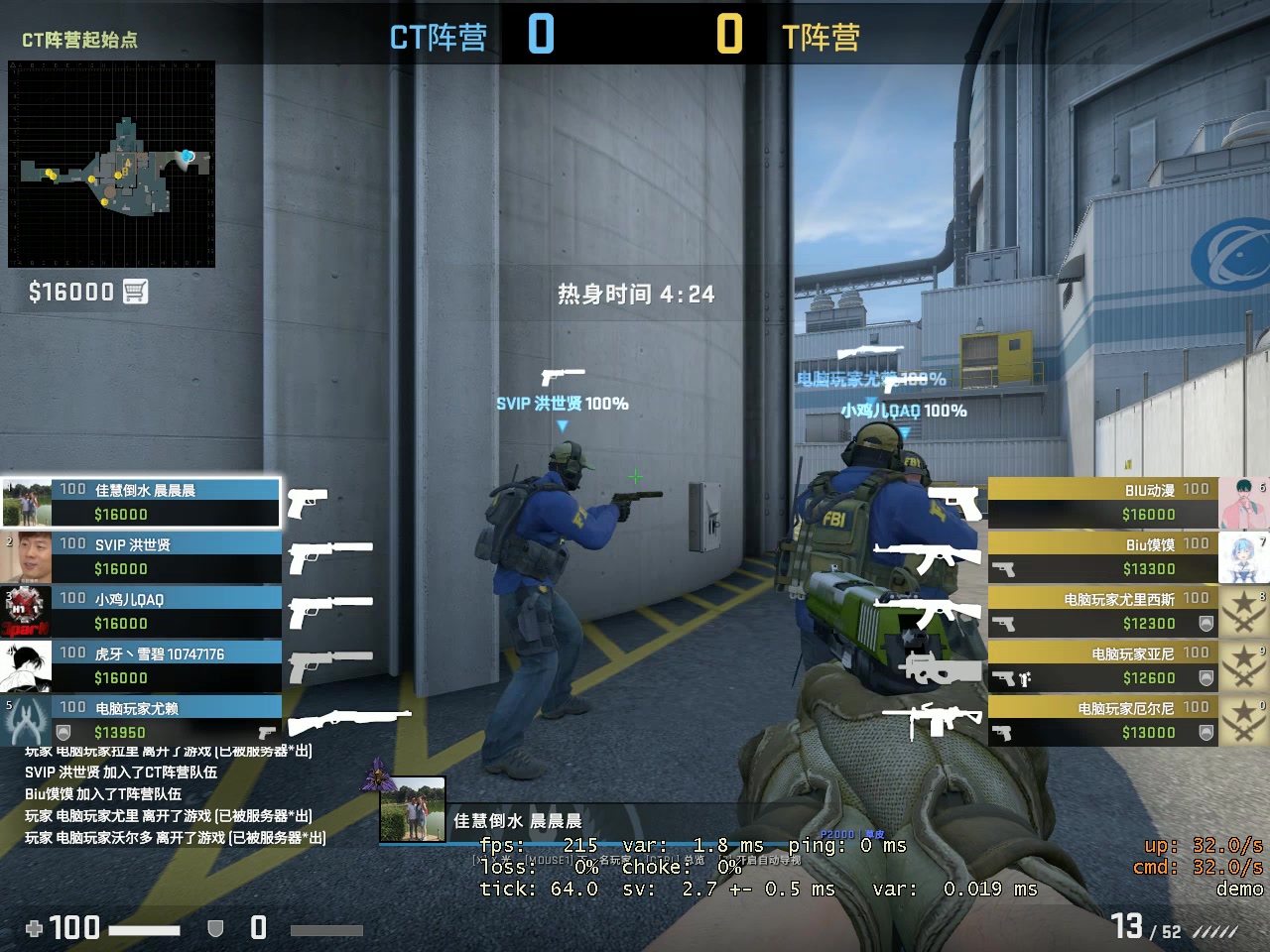This screenshot has width=1270, height=952.
Task: Click the chat line 'SVIP 洪世贤 加入了CT阵营队伍'
Action: 117,773
